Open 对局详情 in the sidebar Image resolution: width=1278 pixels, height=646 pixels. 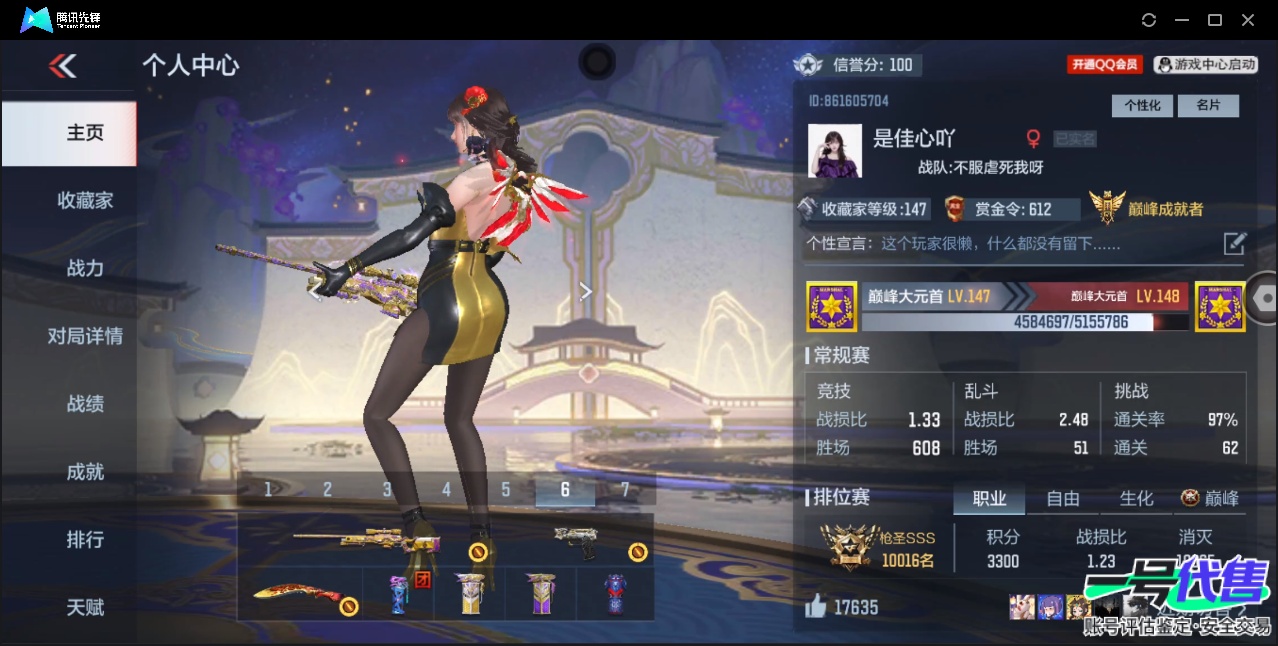tap(85, 336)
